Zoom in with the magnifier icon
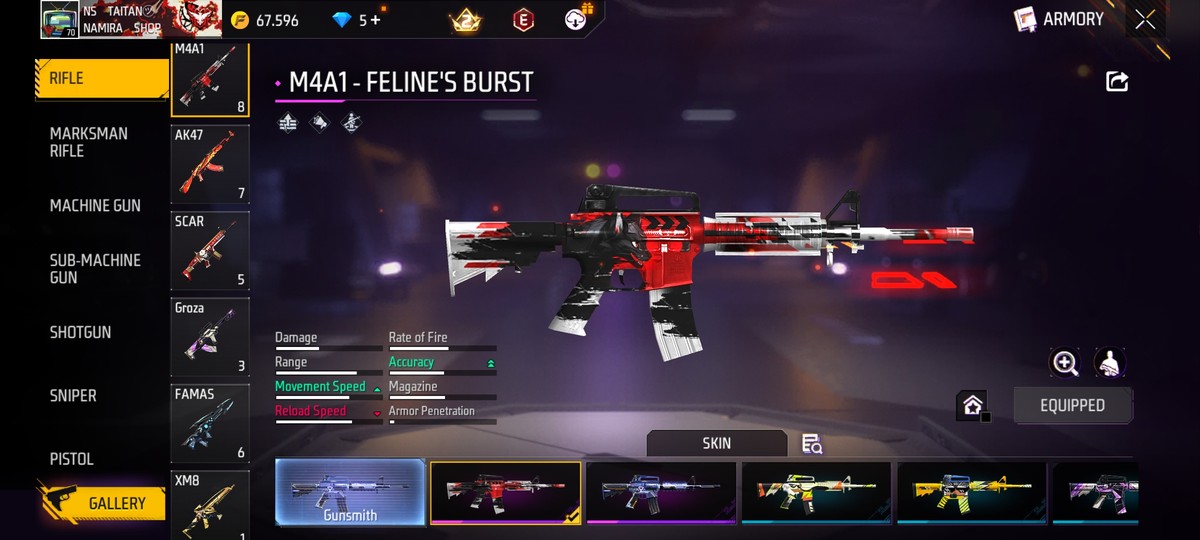 1065,363
